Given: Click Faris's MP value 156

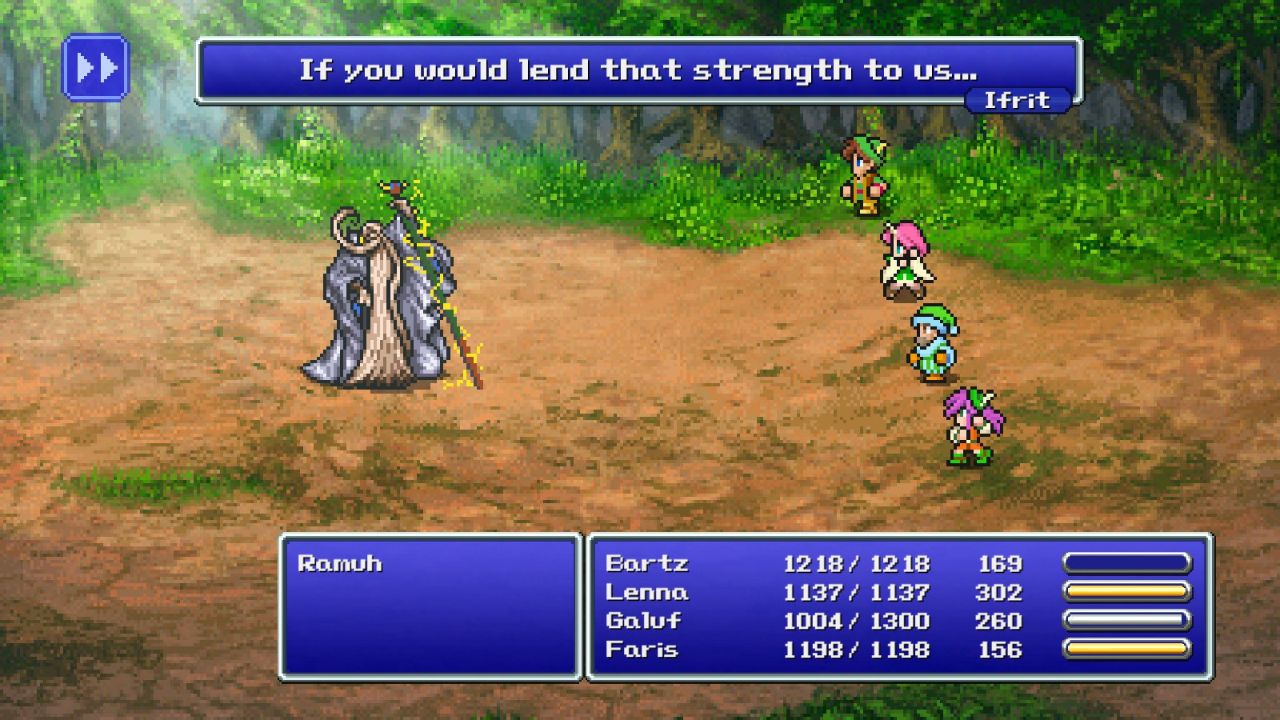Looking at the screenshot, I should [x=1000, y=650].
